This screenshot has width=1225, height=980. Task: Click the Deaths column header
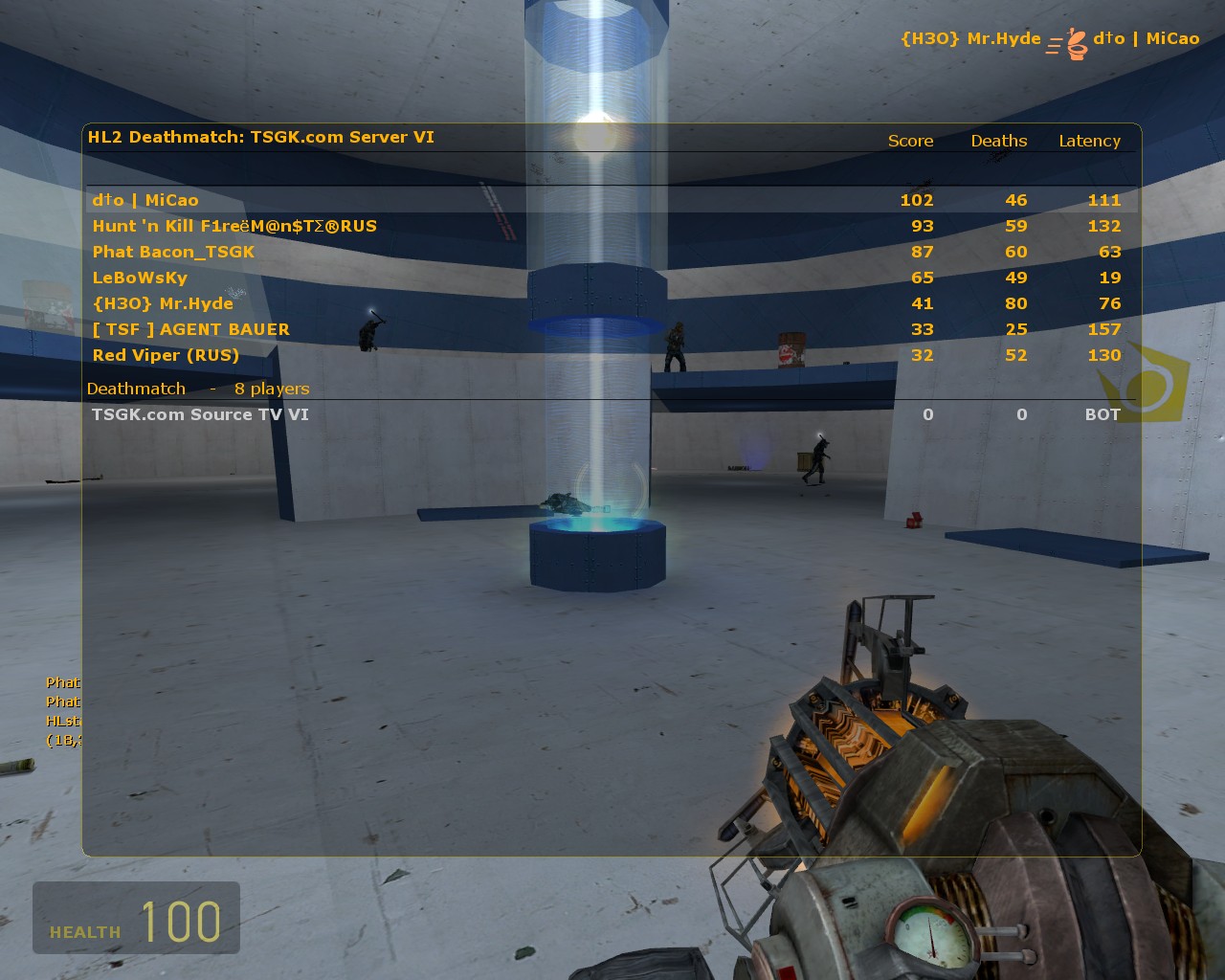(998, 141)
